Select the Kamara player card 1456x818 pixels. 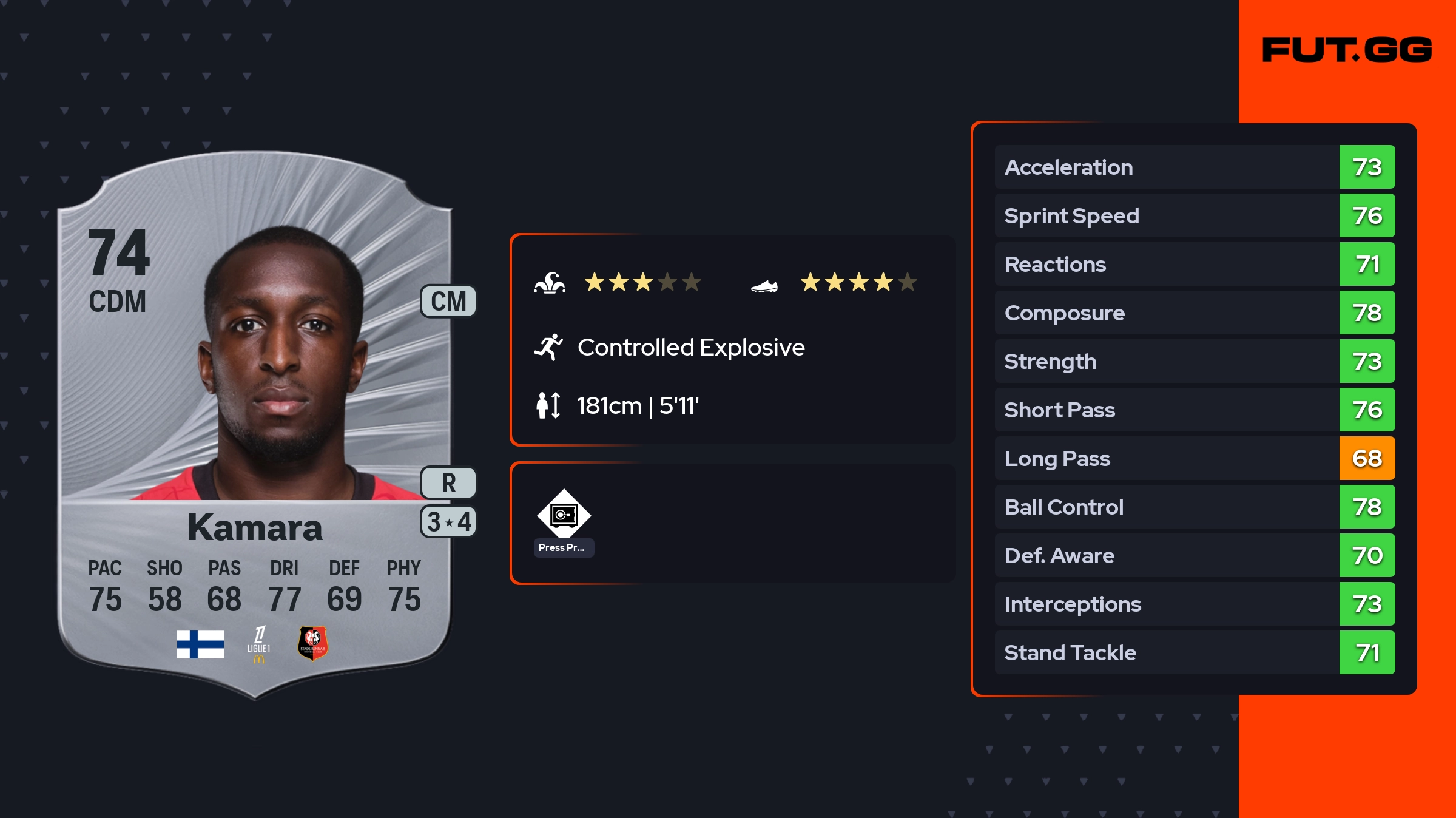255,425
